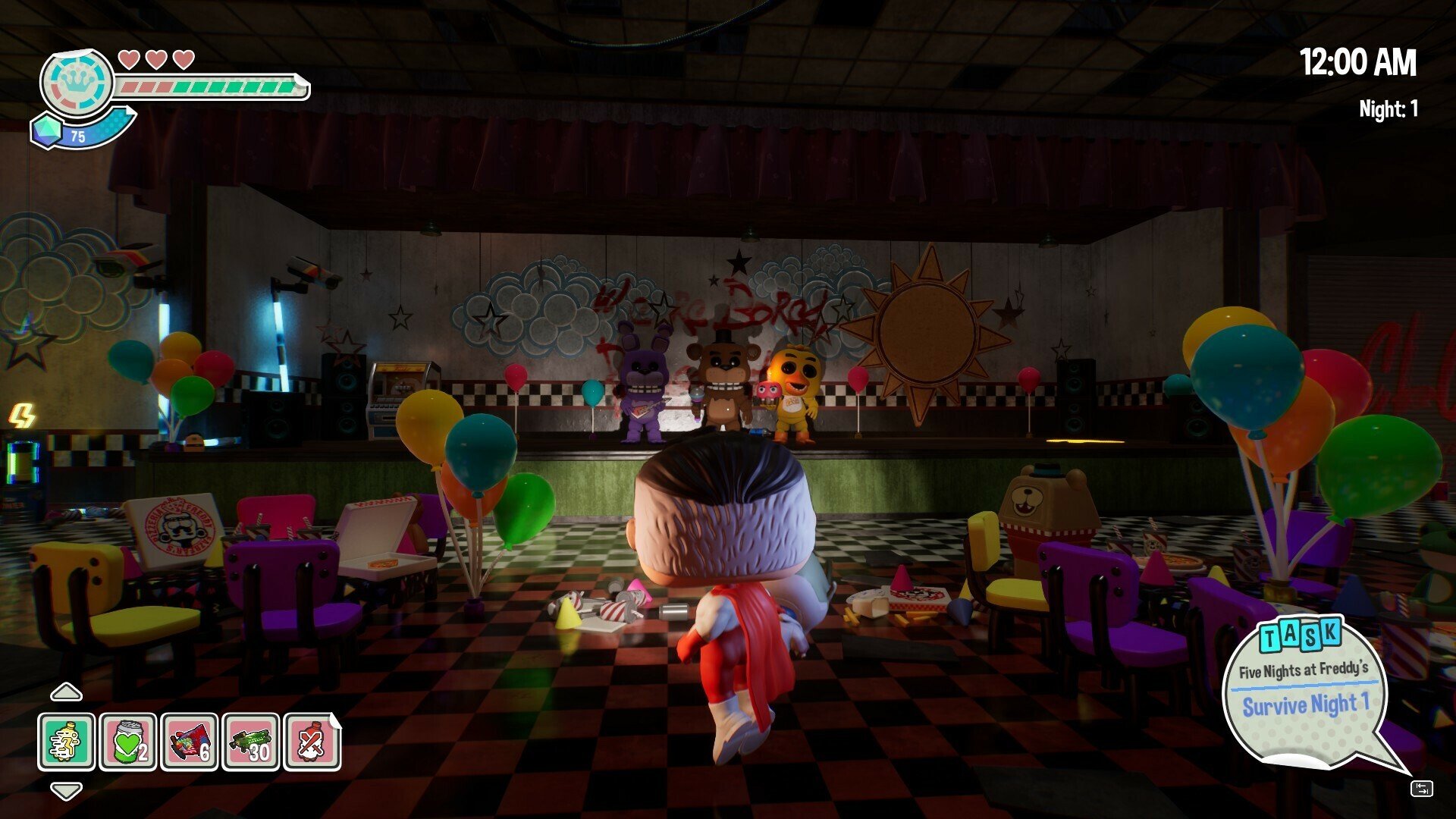1456x819 pixels.
Task: Select the yellow speed boost bottle slot
Action: click(67, 742)
